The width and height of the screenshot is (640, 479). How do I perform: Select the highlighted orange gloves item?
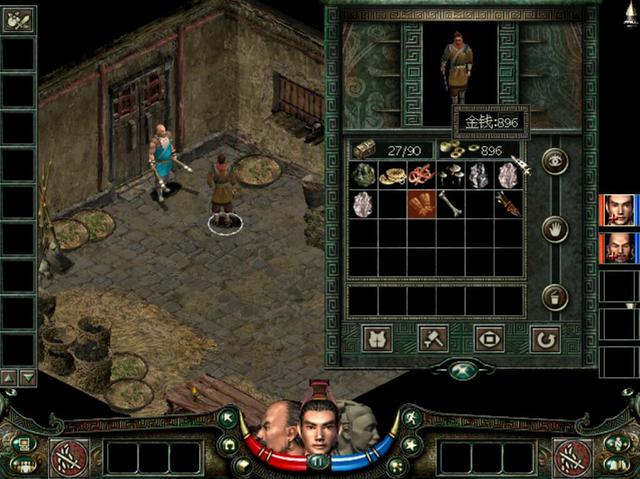tap(421, 204)
